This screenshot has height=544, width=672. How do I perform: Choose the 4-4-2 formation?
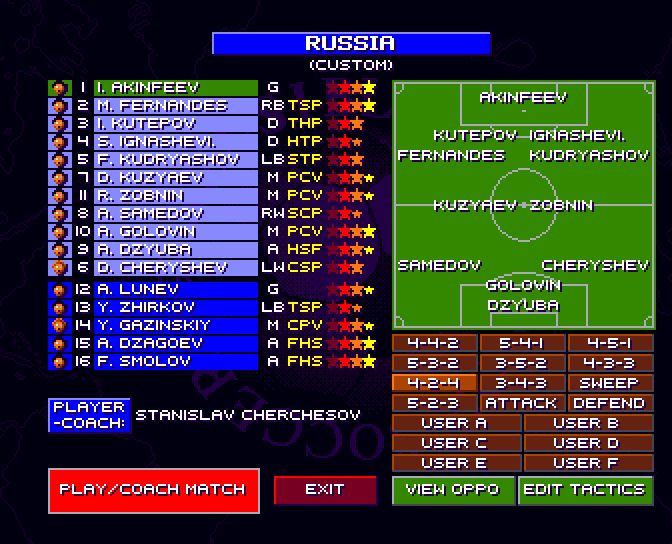pyautogui.click(x=433, y=343)
